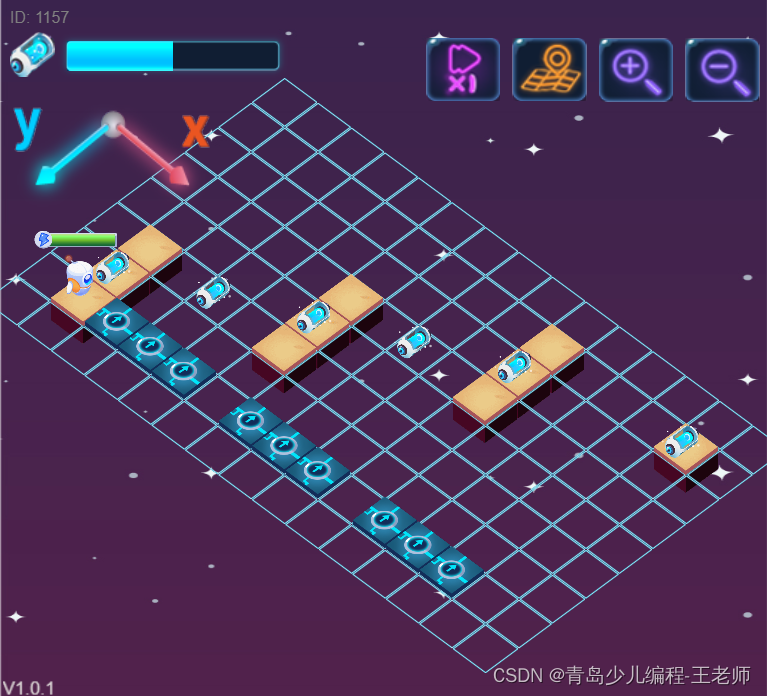Zoom out with the minus magnifier
Viewport: 767px width, 696px height.
[x=722, y=70]
